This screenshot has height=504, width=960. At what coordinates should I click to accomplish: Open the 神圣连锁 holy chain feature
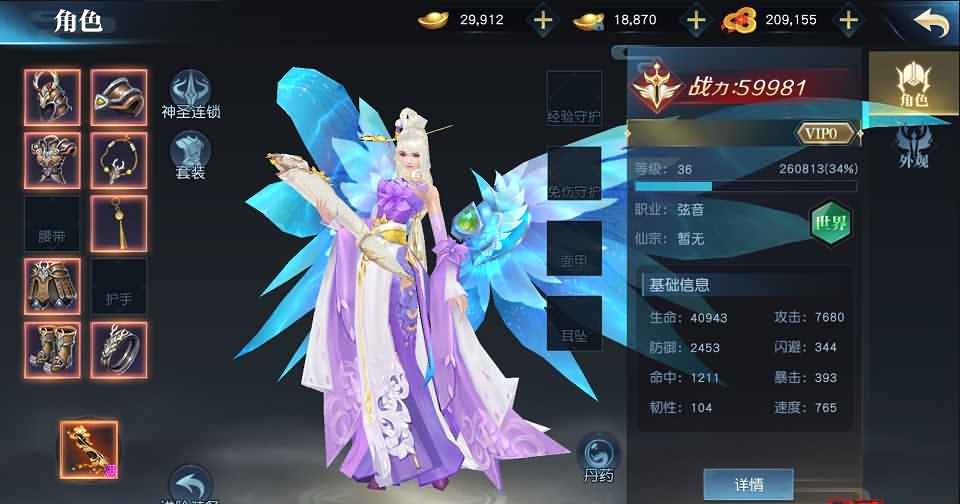coord(190,95)
